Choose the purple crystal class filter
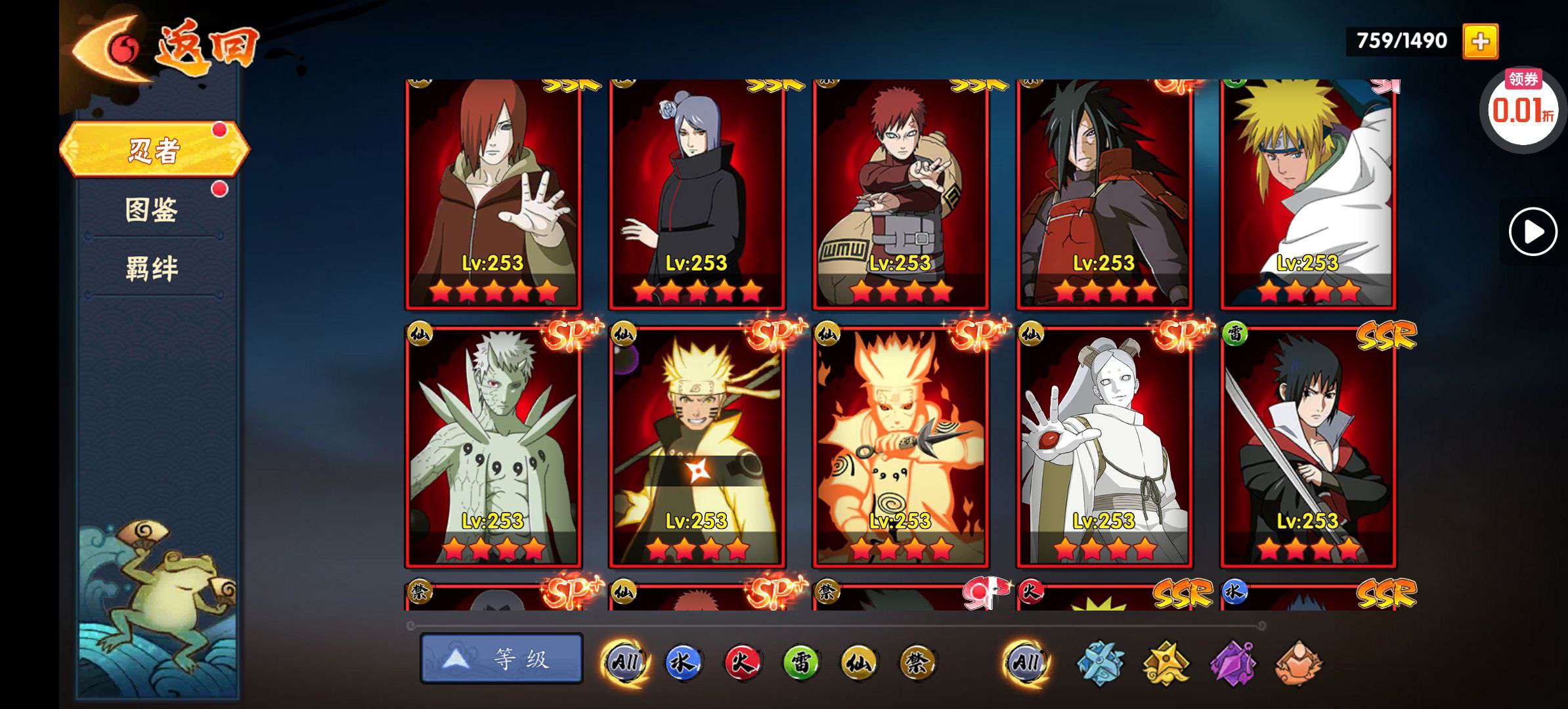The width and height of the screenshot is (1568, 709). pyautogui.click(x=1232, y=663)
